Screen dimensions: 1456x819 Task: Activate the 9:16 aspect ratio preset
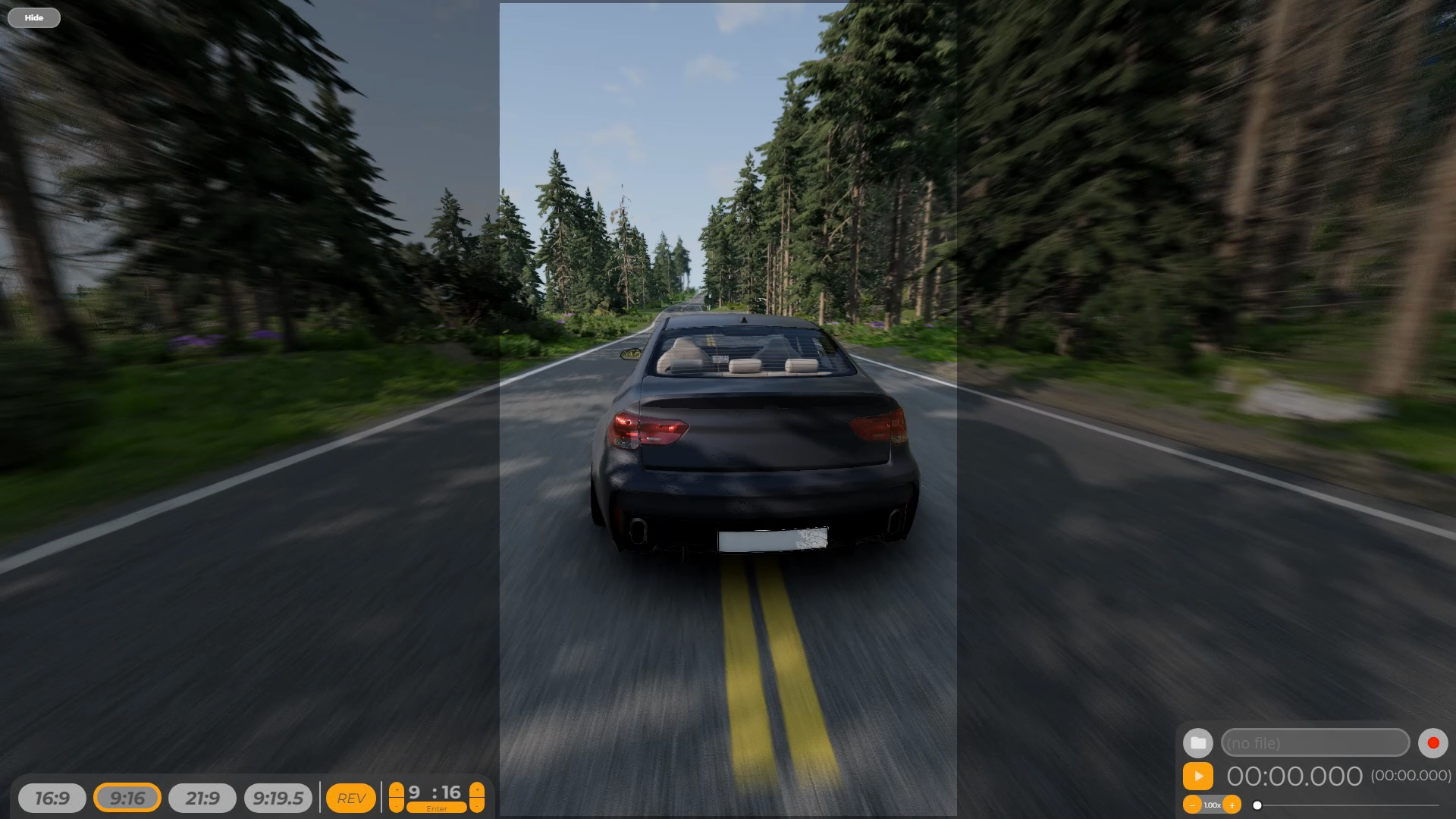[x=127, y=798]
